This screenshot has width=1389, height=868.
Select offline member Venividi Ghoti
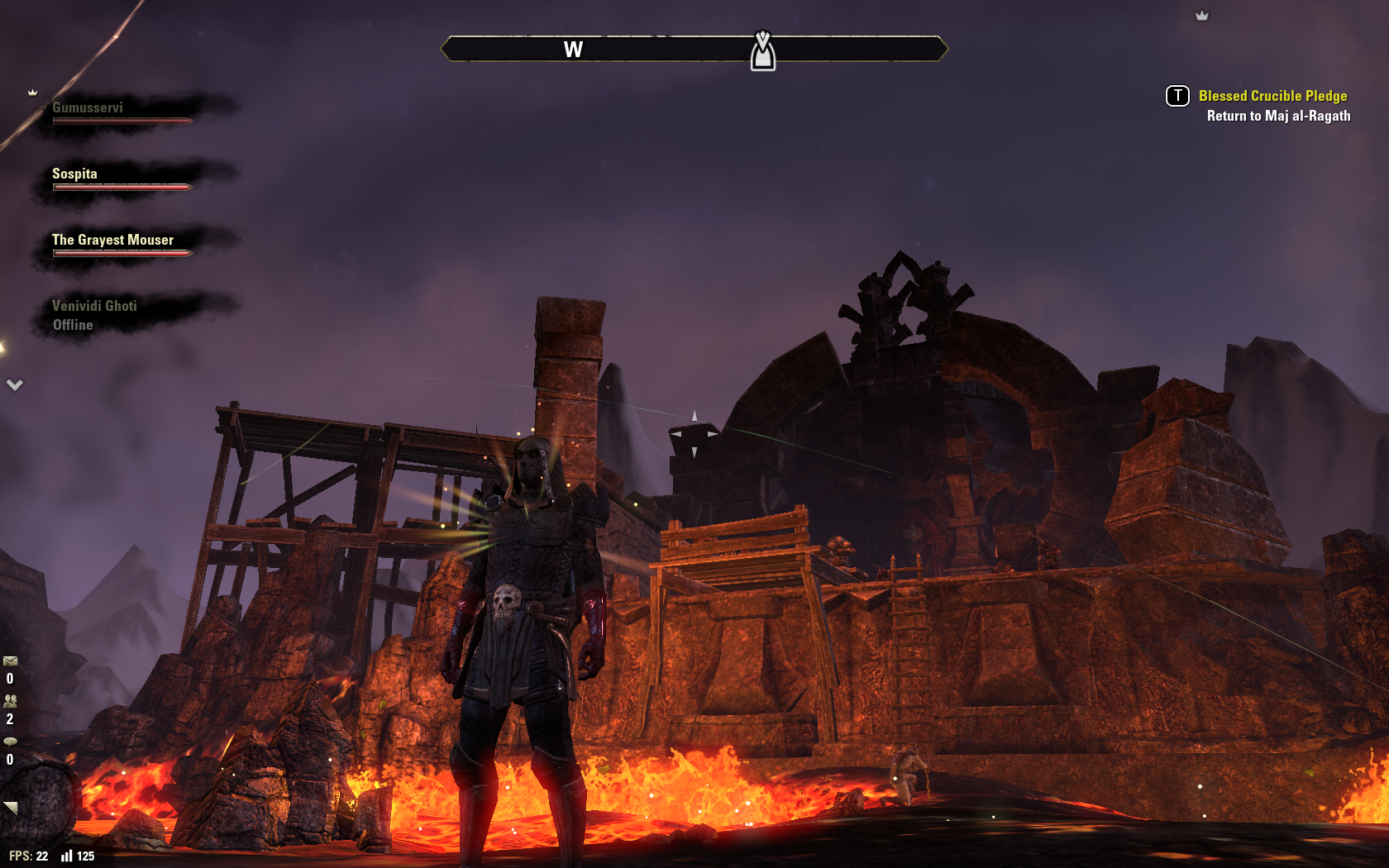coord(94,307)
